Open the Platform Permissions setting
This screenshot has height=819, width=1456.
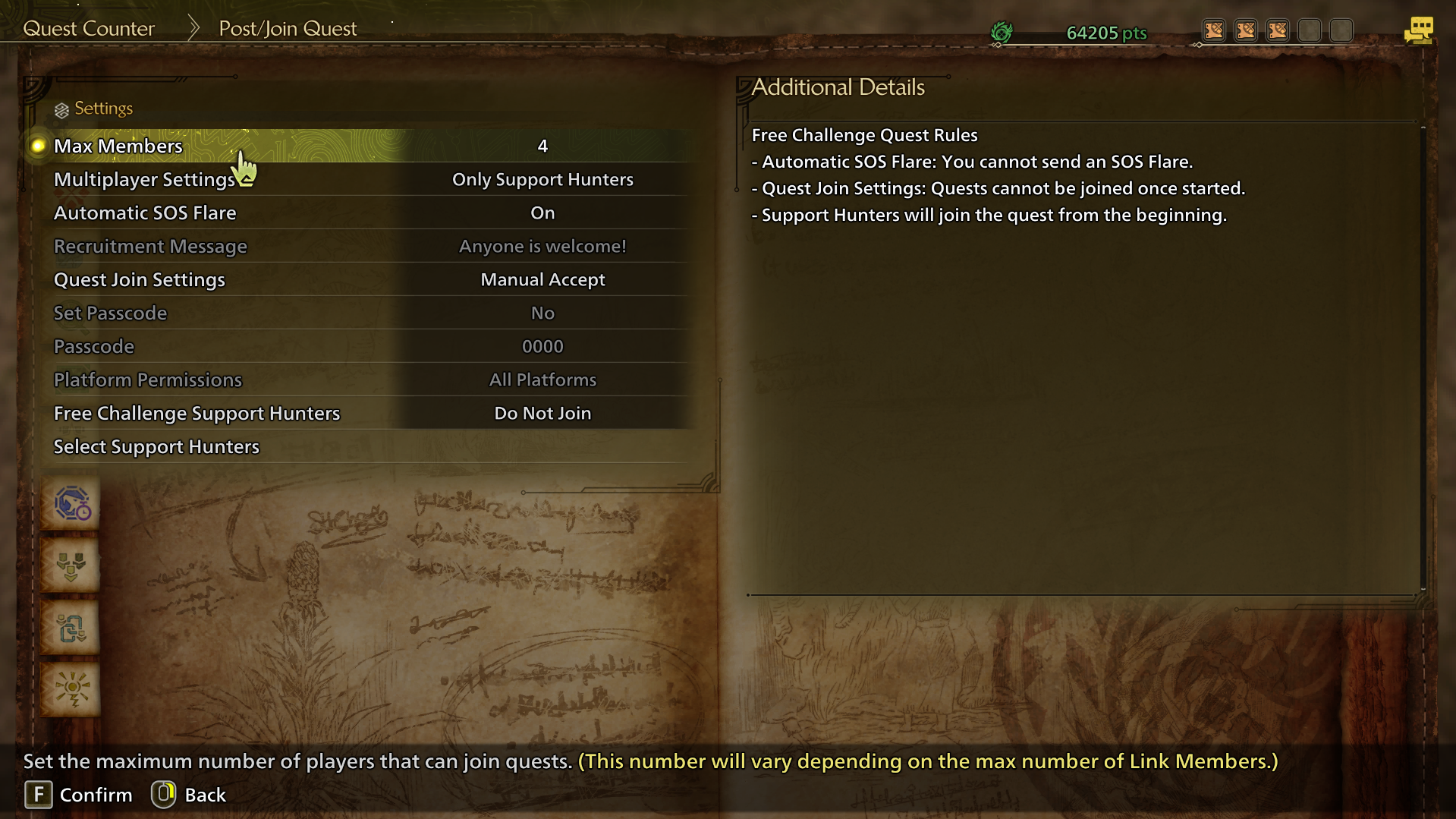[x=364, y=380]
